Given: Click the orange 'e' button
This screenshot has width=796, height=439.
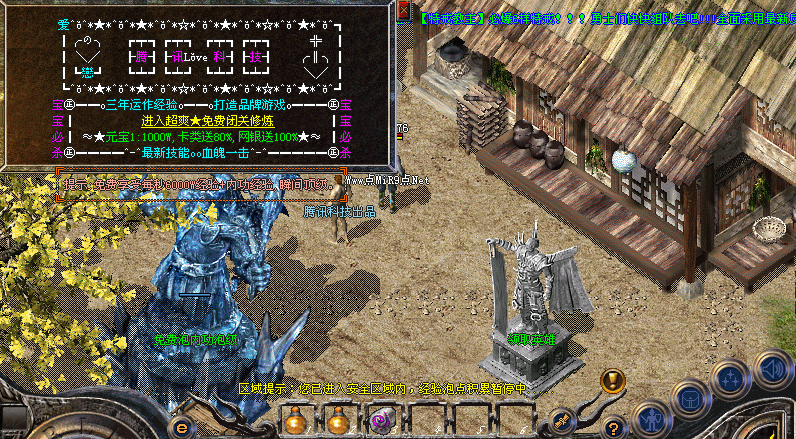Looking at the screenshot, I should coord(183,429).
